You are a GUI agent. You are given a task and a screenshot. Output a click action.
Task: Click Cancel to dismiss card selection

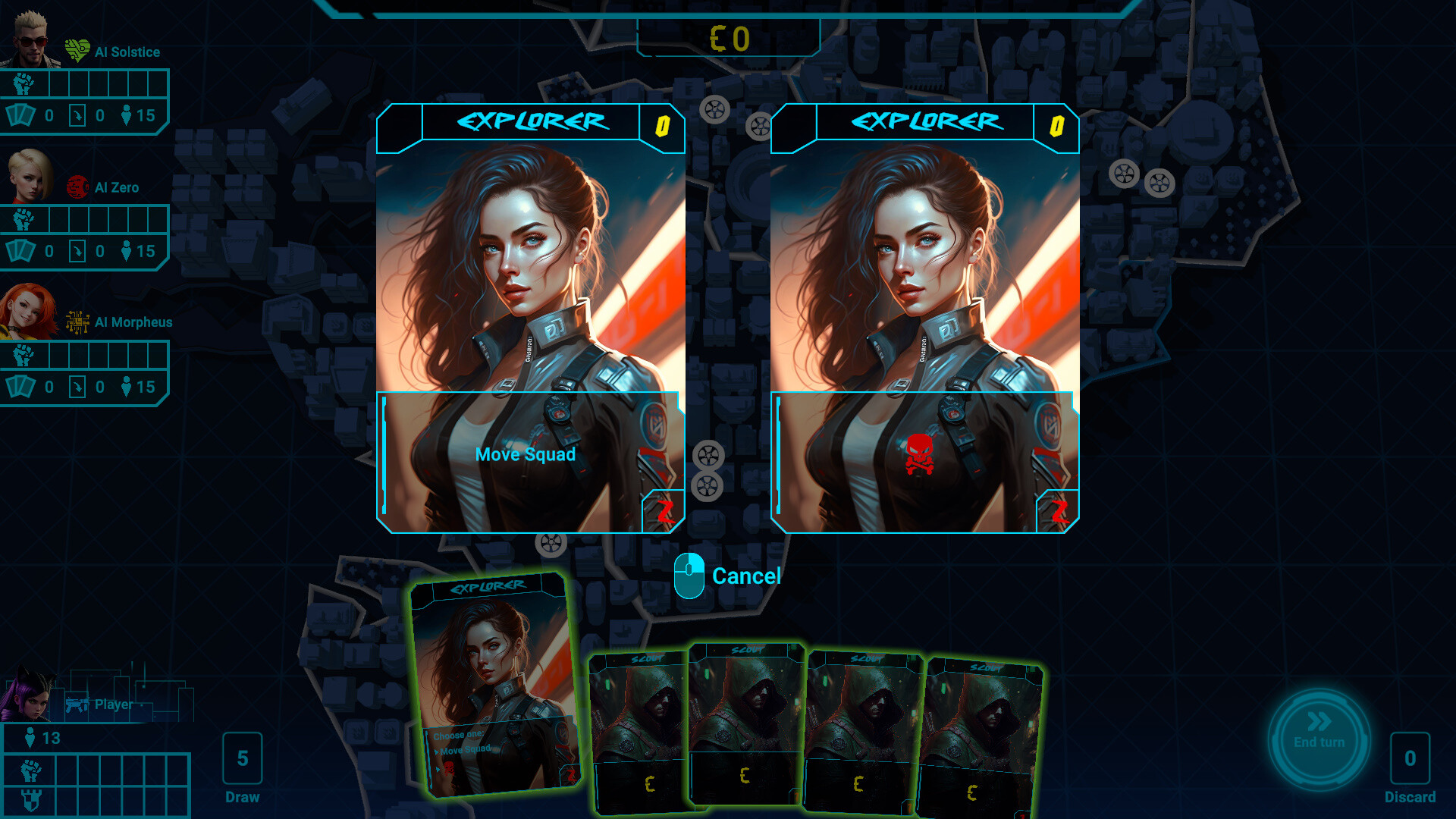click(746, 576)
